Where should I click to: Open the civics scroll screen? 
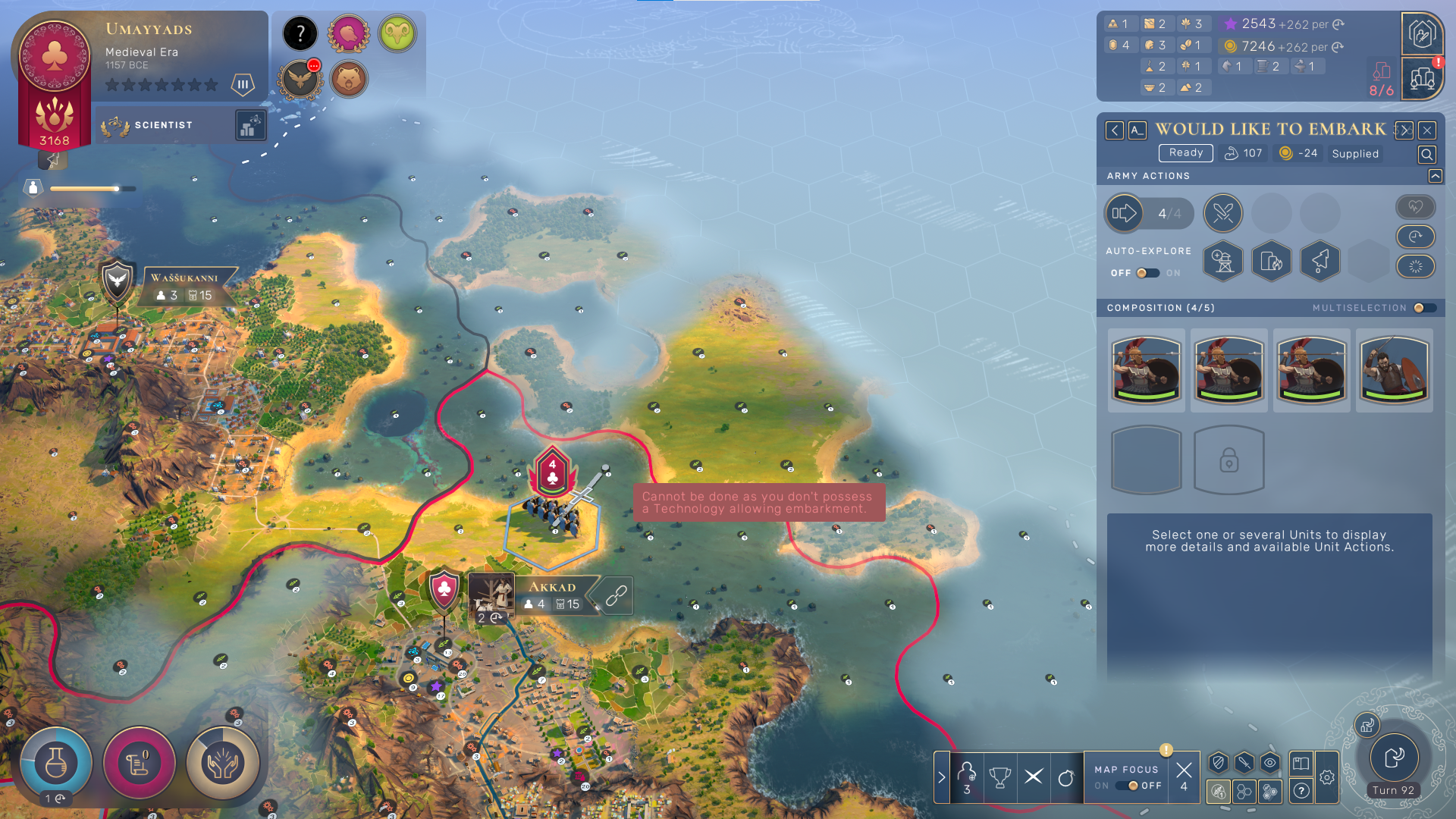pos(139,762)
